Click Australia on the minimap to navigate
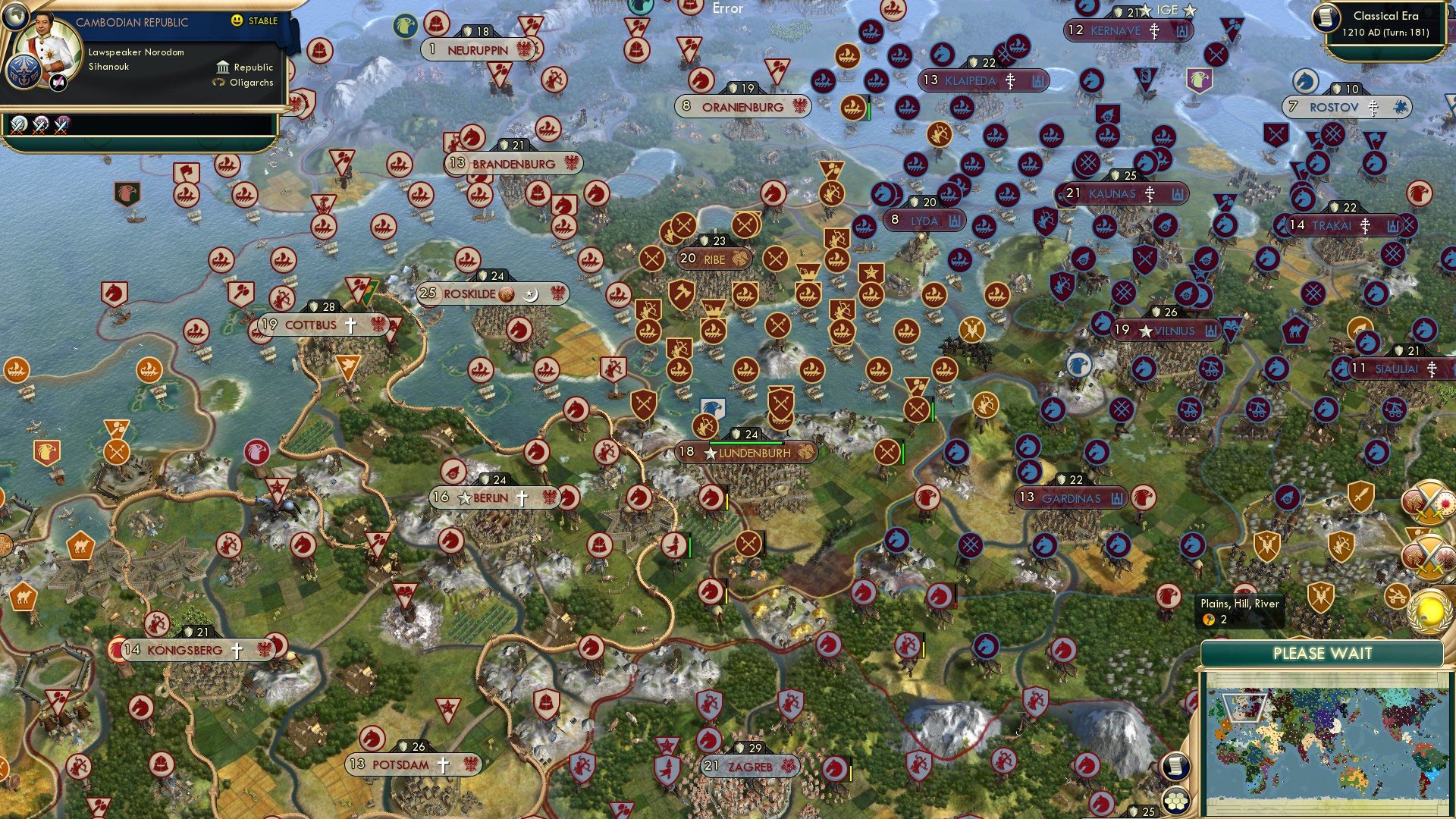The width and height of the screenshot is (1456, 819). [x=1354, y=778]
